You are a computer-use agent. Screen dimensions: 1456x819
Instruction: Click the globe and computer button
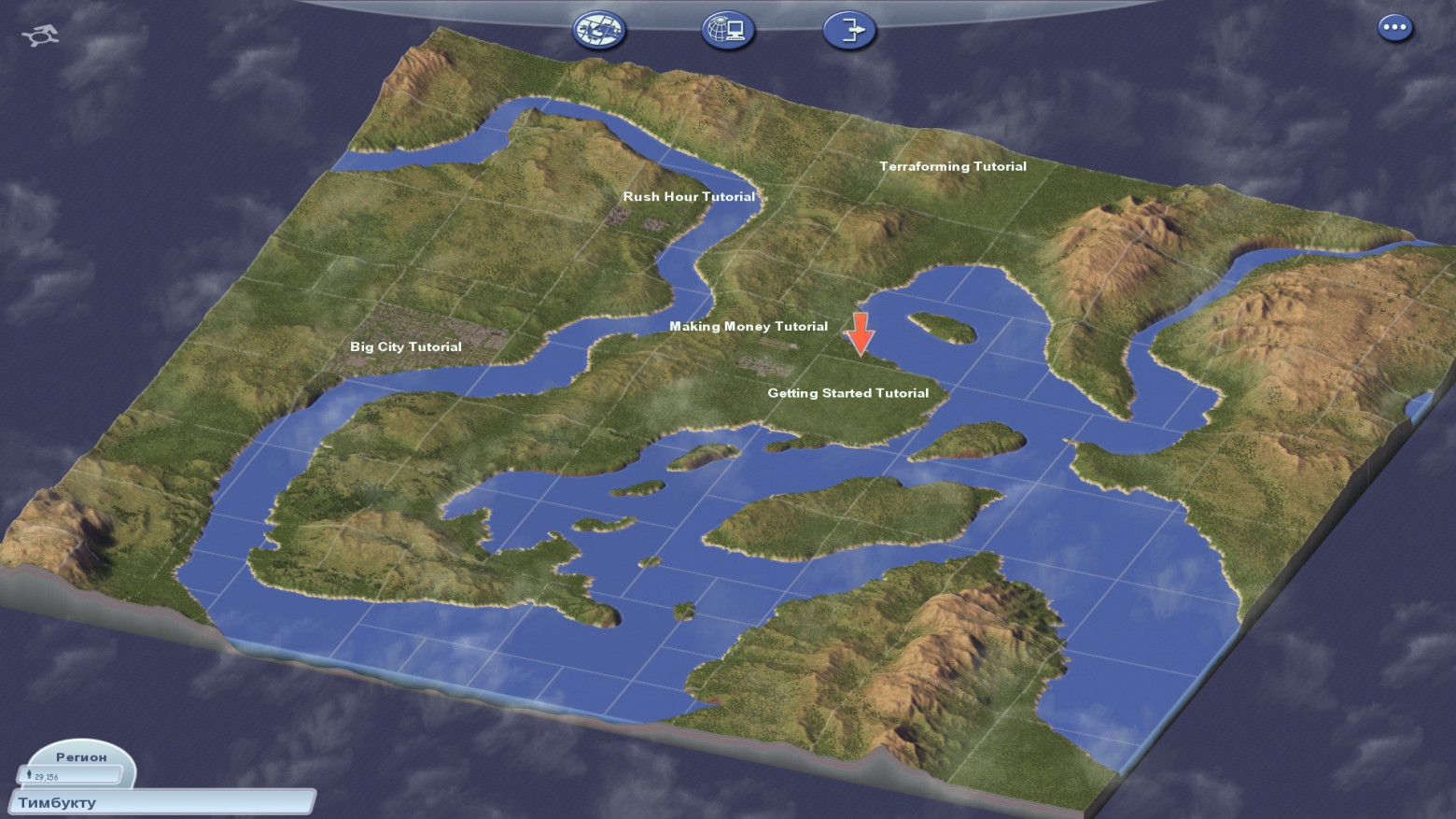[x=727, y=30]
